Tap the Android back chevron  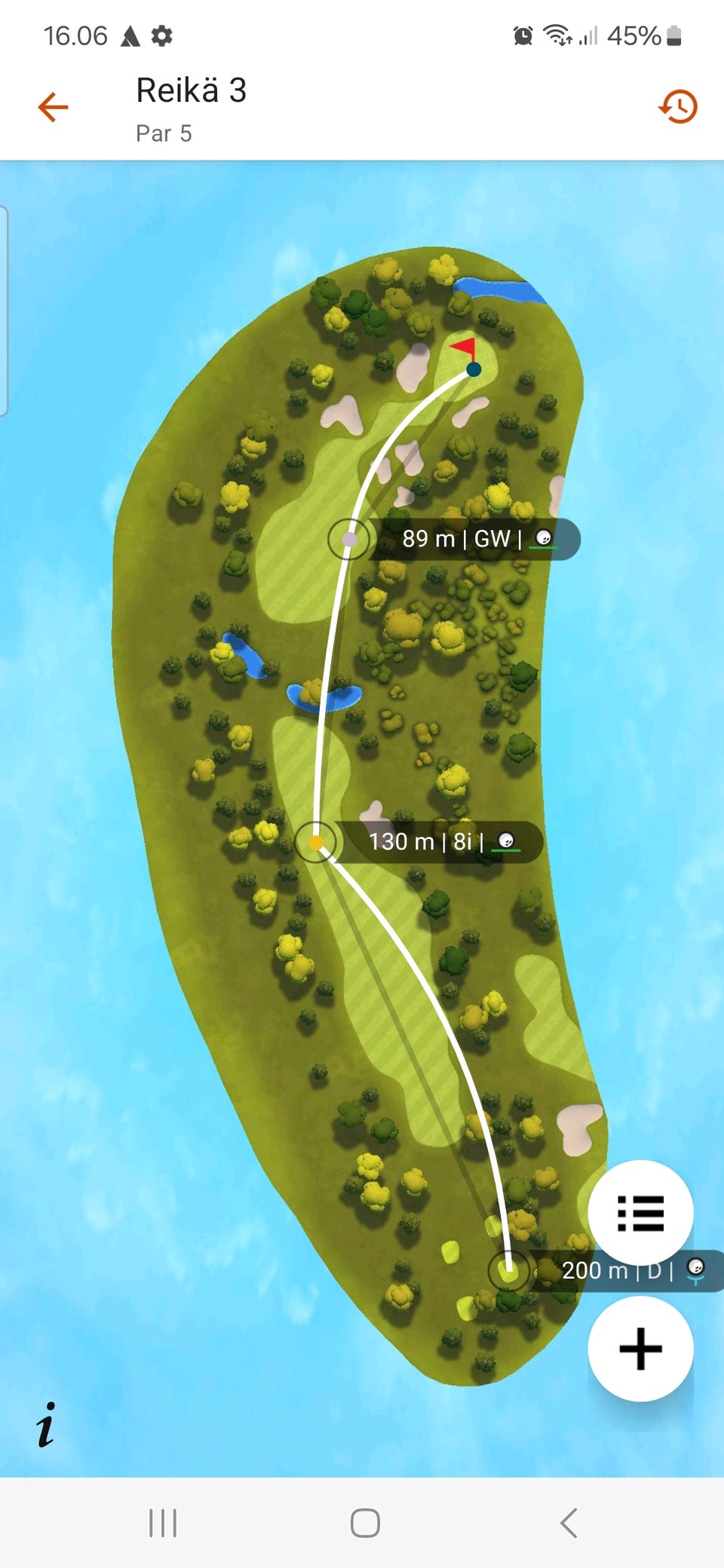coord(569,1523)
